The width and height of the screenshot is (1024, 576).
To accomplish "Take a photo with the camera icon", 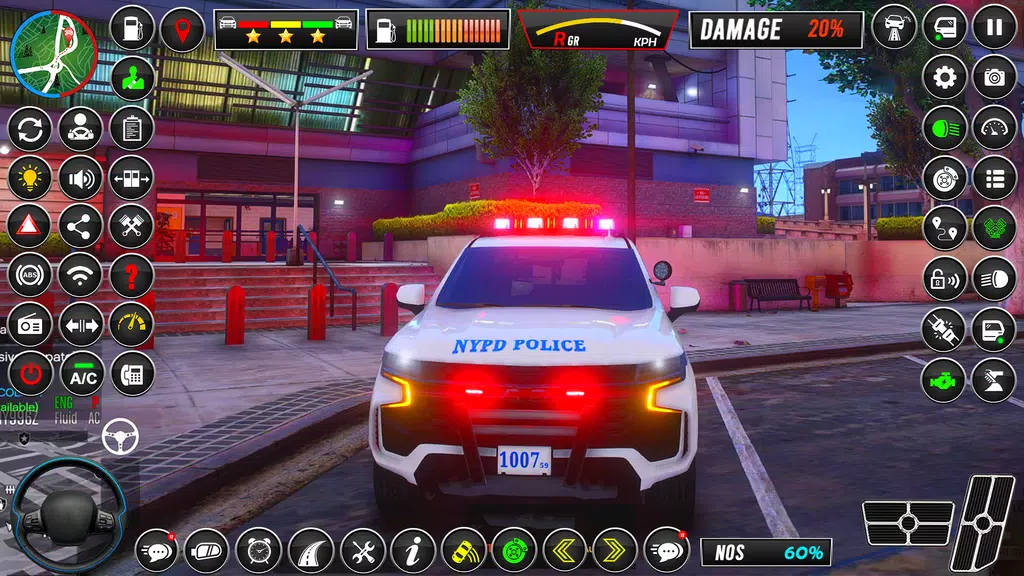I will click(994, 77).
